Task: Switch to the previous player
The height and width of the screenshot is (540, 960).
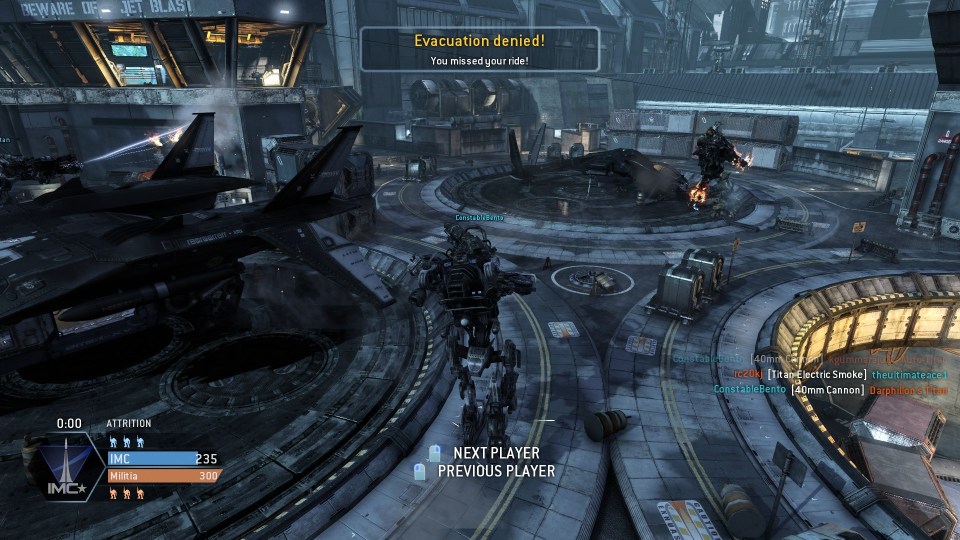Action: pyautogui.click(x=495, y=471)
